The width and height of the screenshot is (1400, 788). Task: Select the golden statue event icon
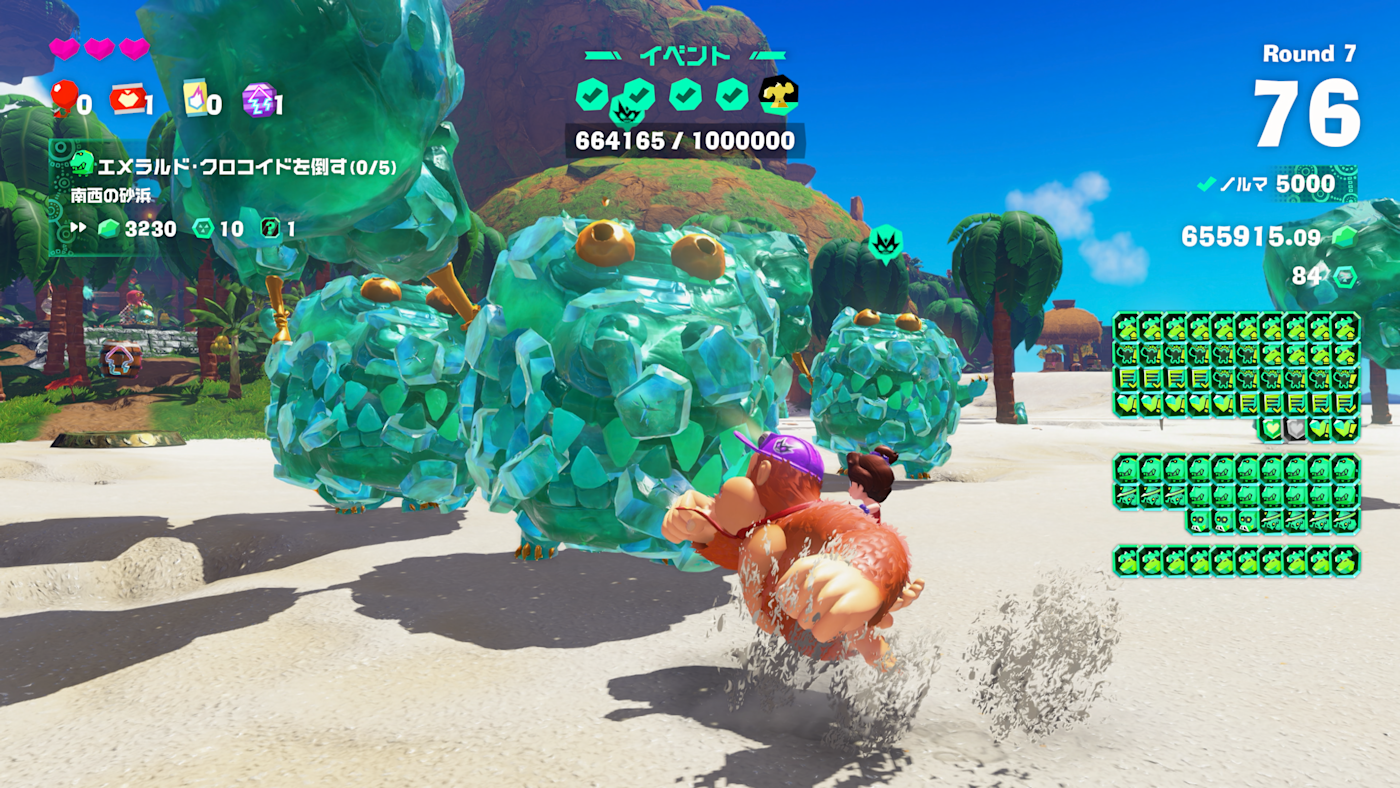pos(778,95)
